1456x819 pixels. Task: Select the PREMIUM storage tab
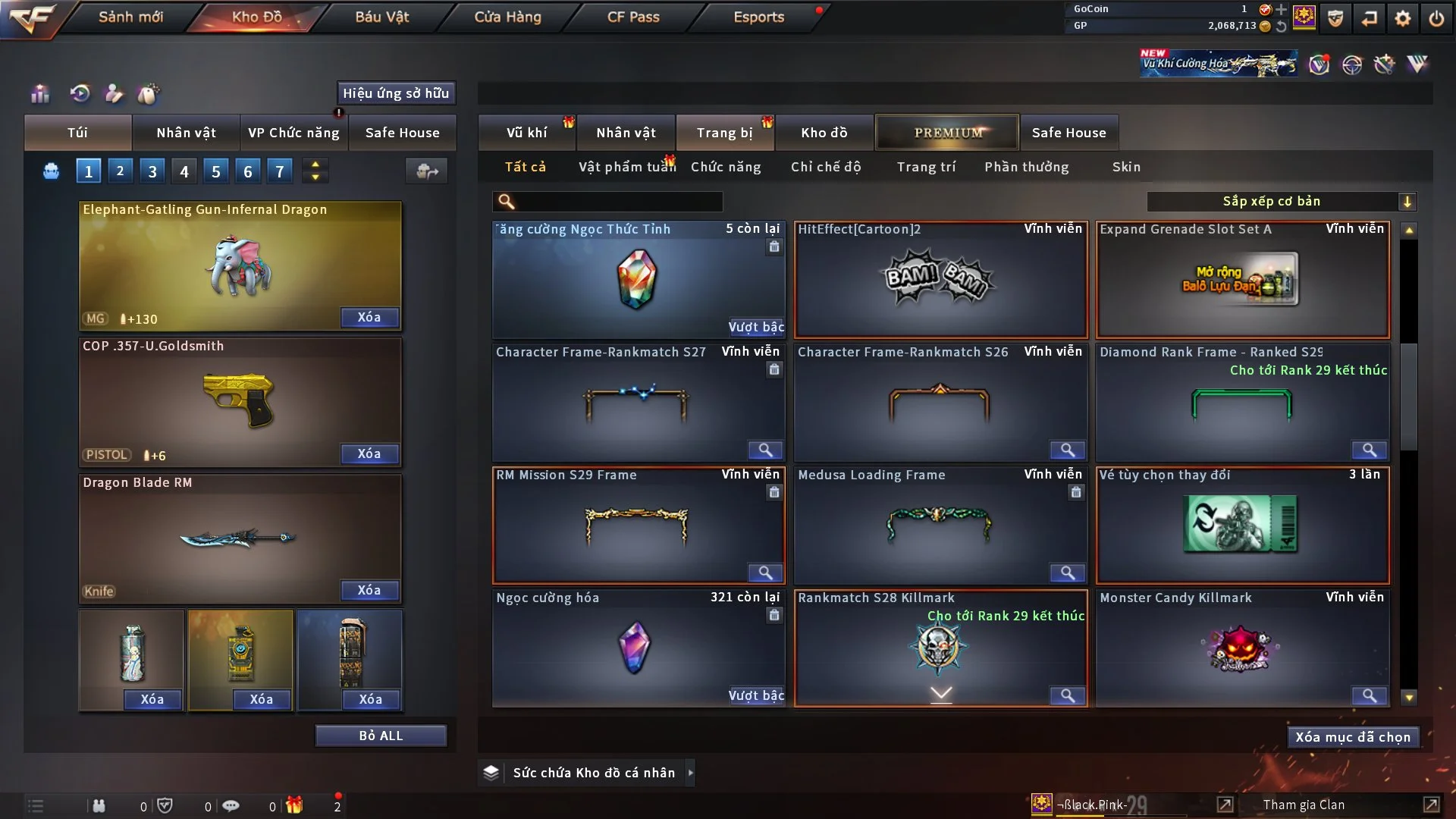point(948,133)
